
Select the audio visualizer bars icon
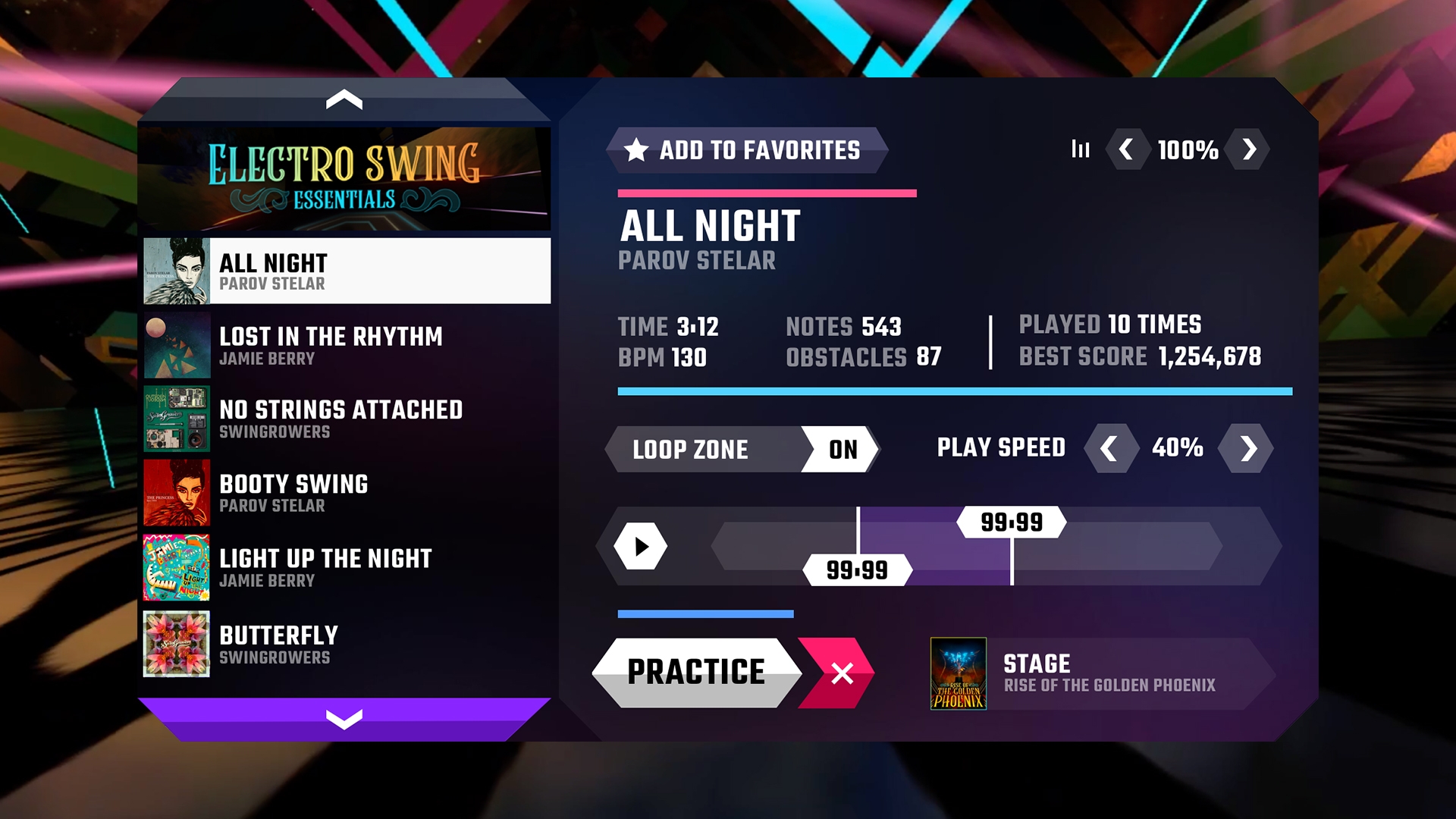pyautogui.click(x=1080, y=150)
